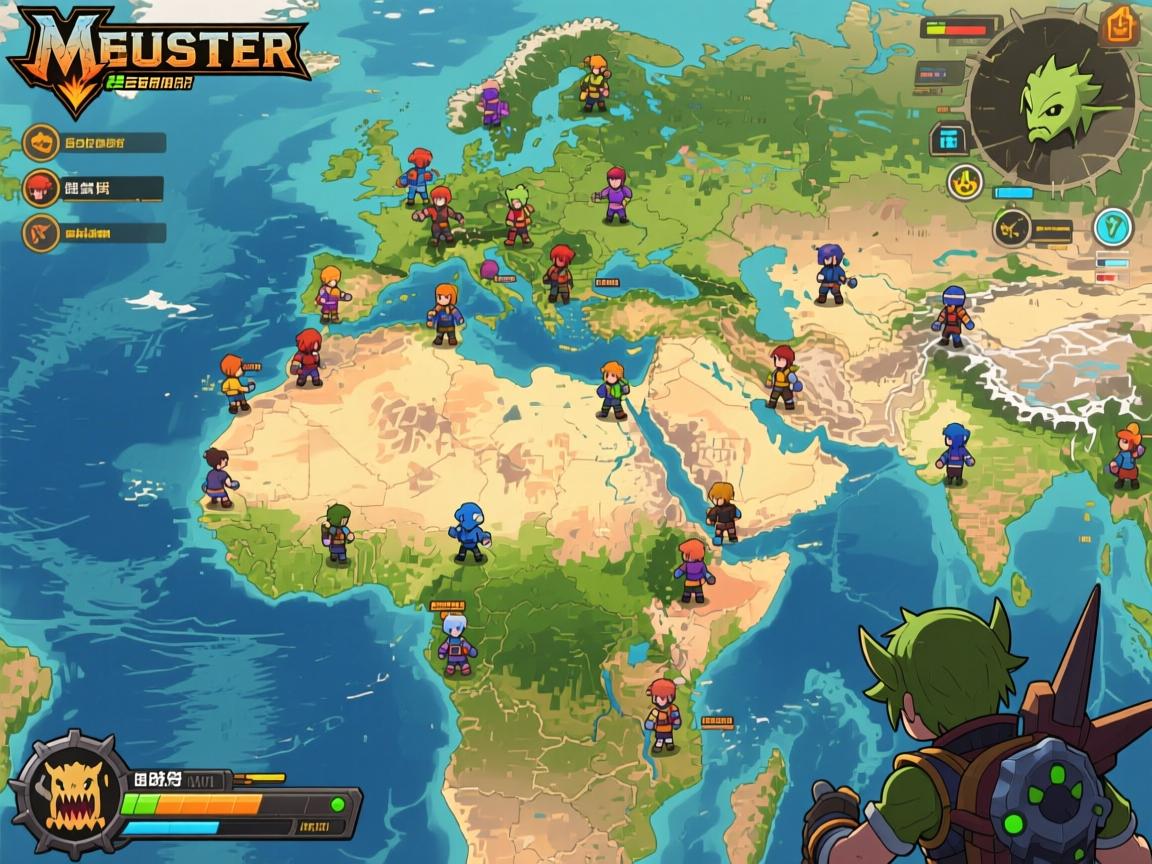Viewport: 1152px width, 864px height.
Task: Open the blue square panel icon beside the radar
Action: click(x=949, y=139)
